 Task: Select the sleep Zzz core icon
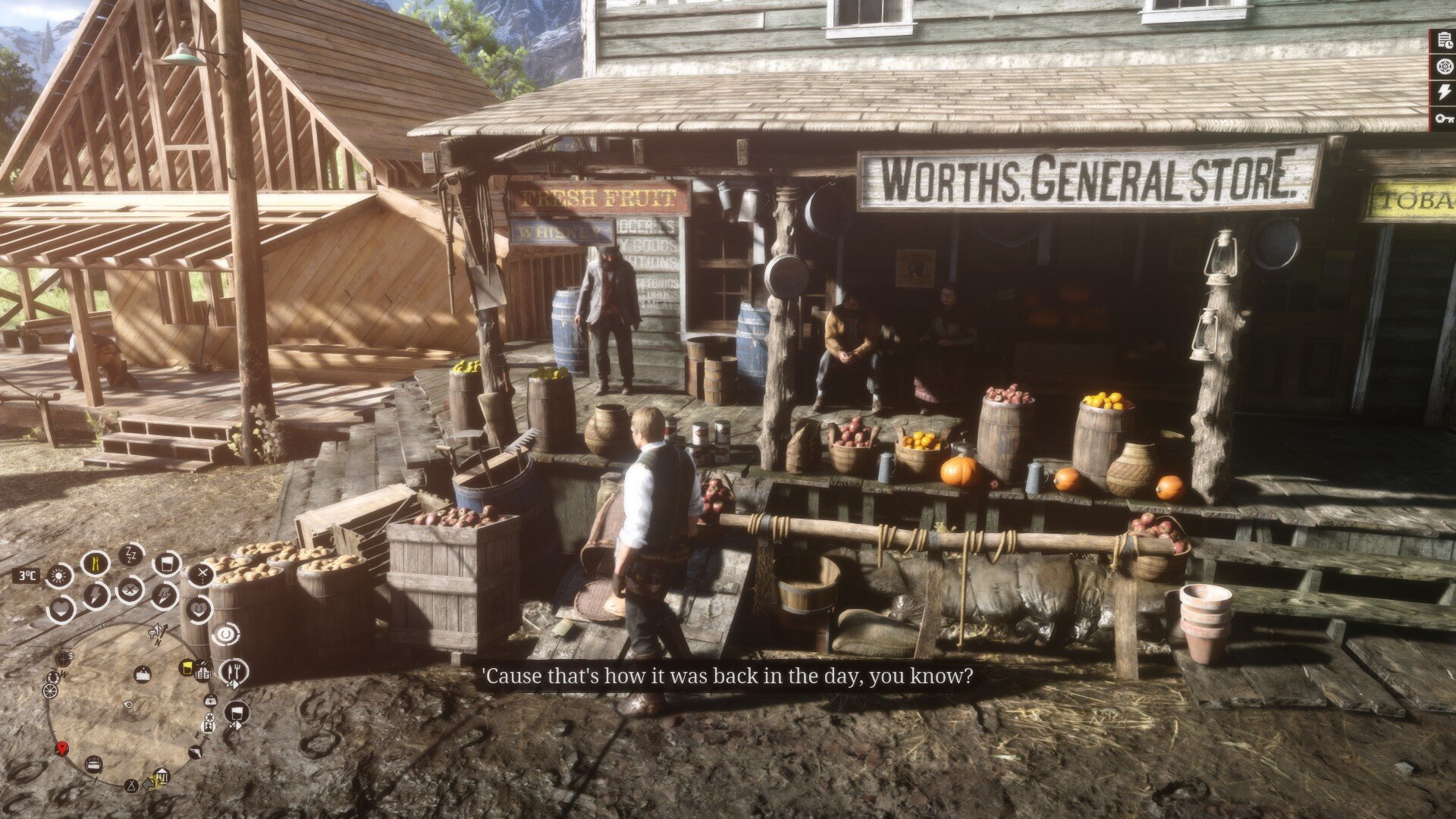point(132,555)
